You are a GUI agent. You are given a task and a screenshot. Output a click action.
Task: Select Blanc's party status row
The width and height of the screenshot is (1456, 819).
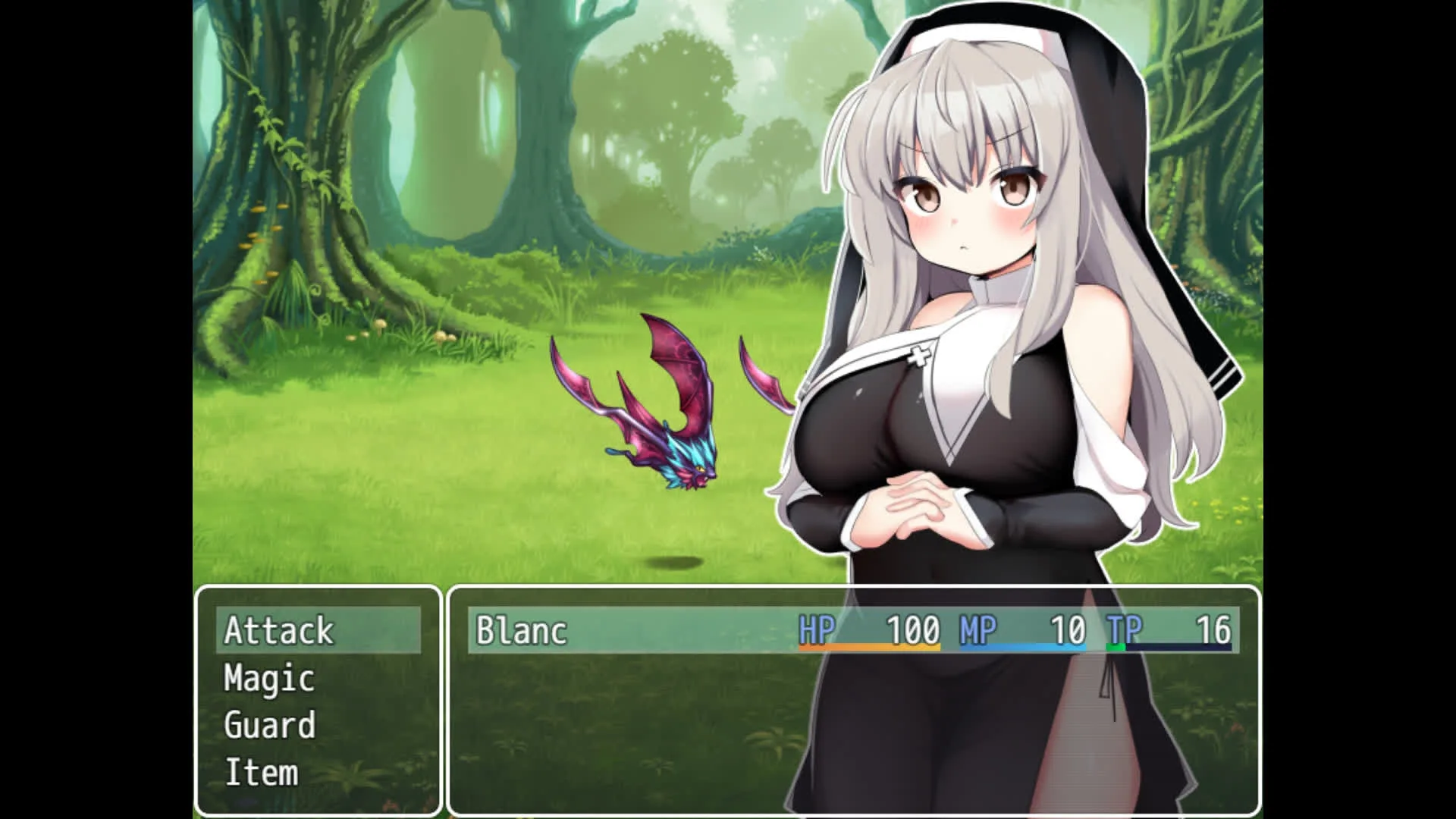[853, 631]
